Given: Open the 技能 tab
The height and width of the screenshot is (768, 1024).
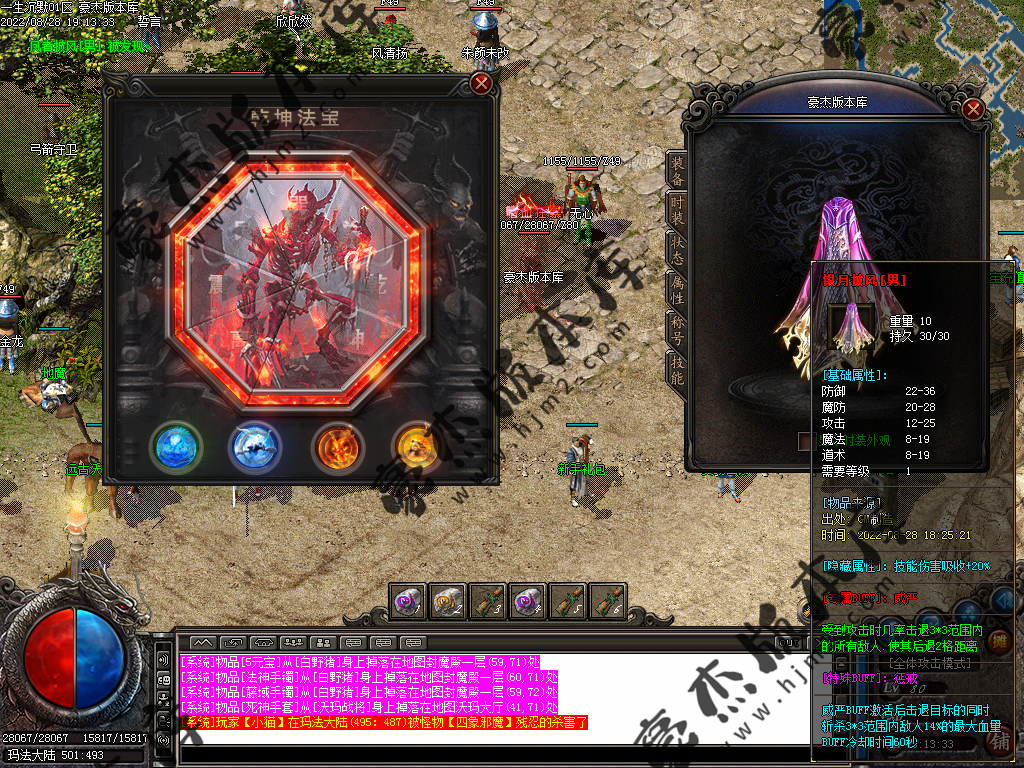Looking at the screenshot, I should [x=677, y=369].
